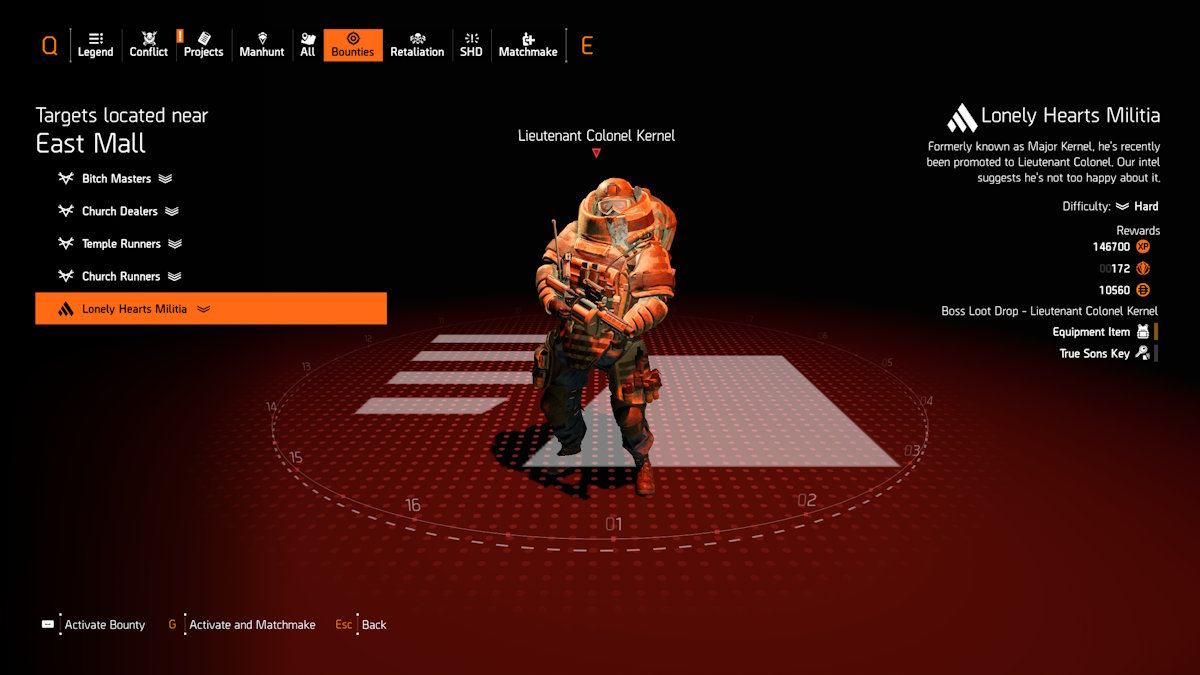Image resolution: width=1200 pixels, height=675 pixels.
Task: Pick the Church Runners bounty
Action: [120, 276]
